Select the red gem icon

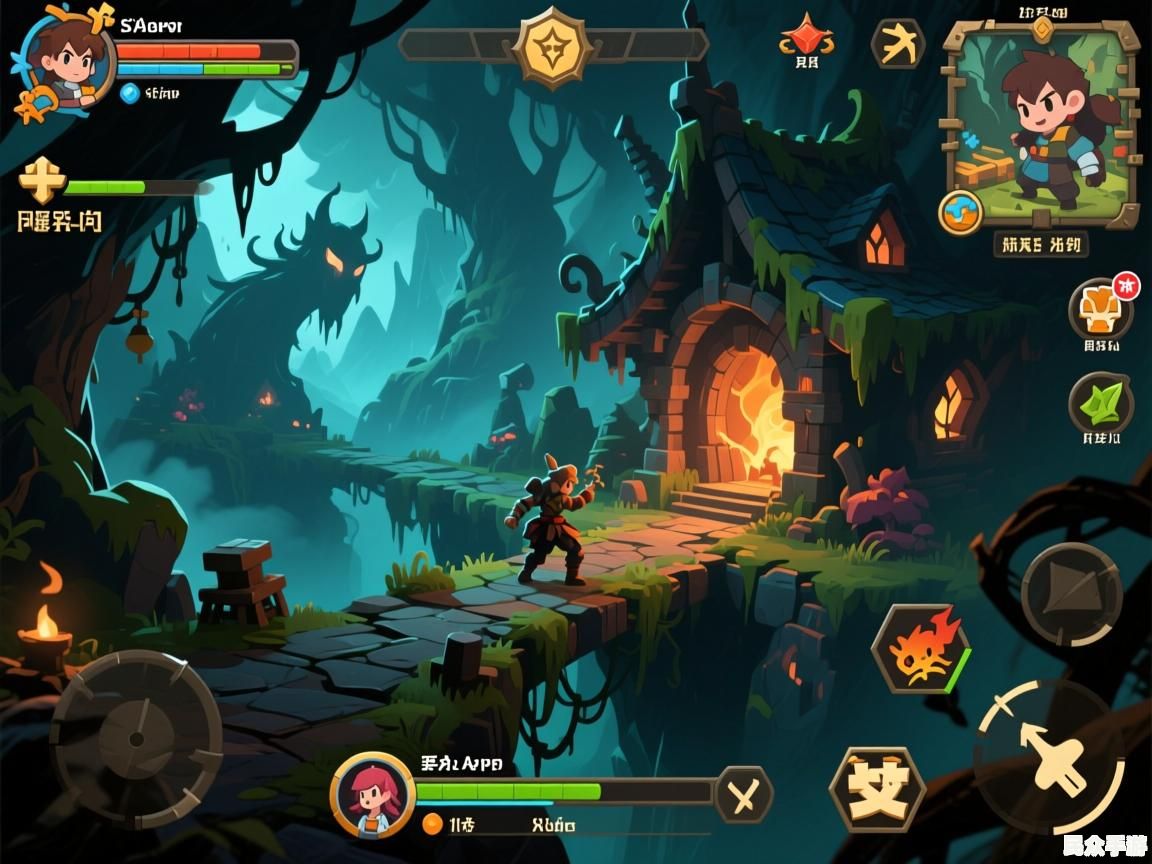pyautogui.click(x=806, y=37)
